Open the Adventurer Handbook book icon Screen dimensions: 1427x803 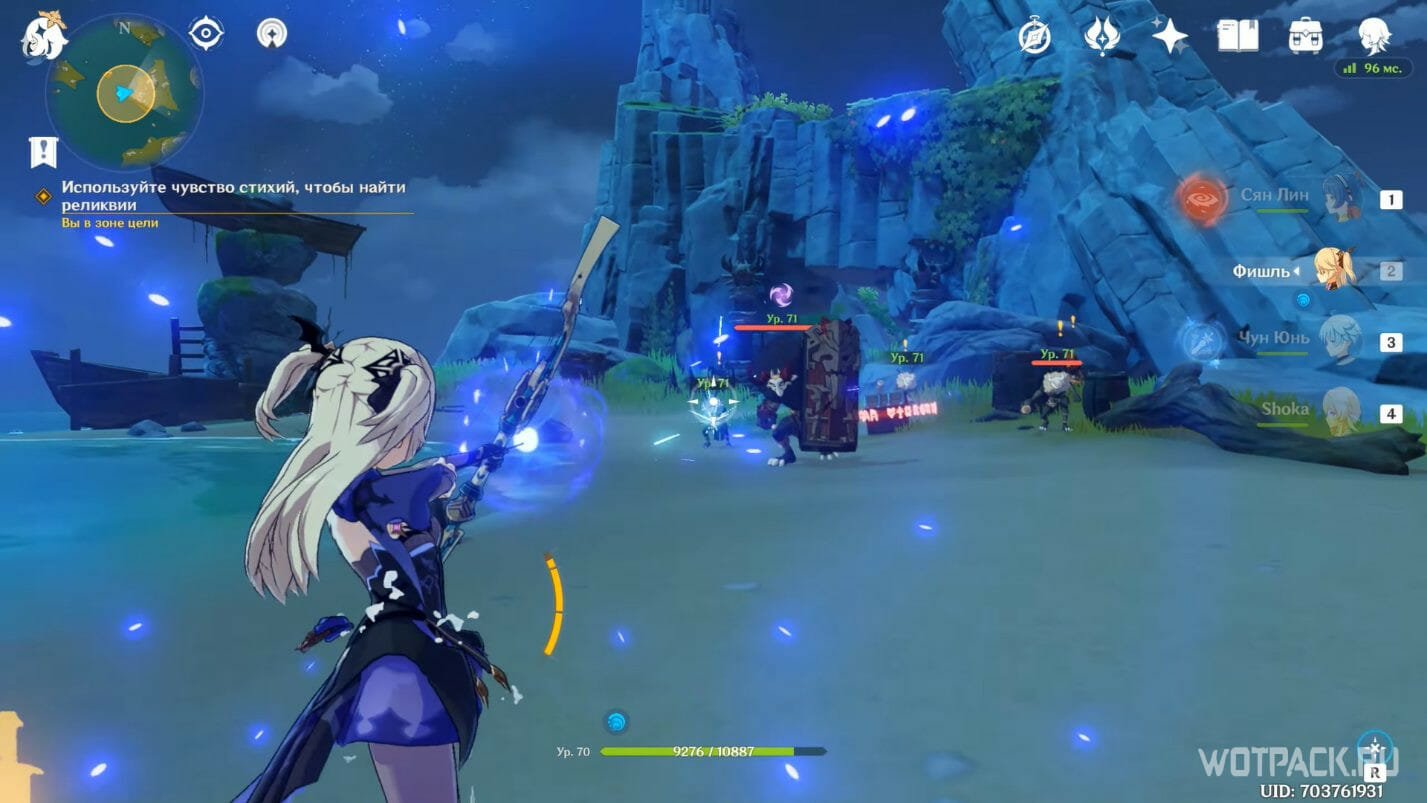(x=1237, y=36)
